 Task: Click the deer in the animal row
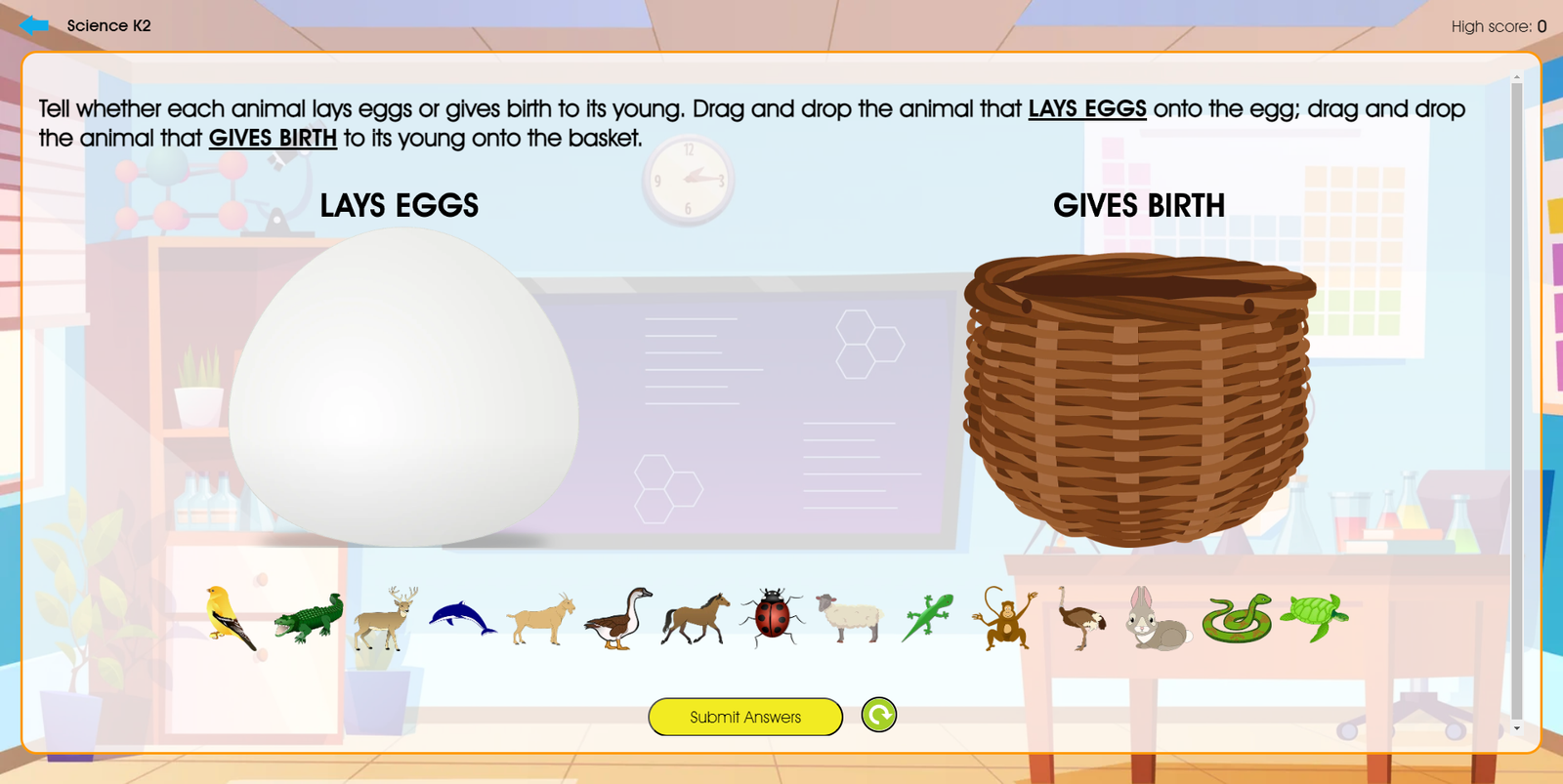coord(383,615)
